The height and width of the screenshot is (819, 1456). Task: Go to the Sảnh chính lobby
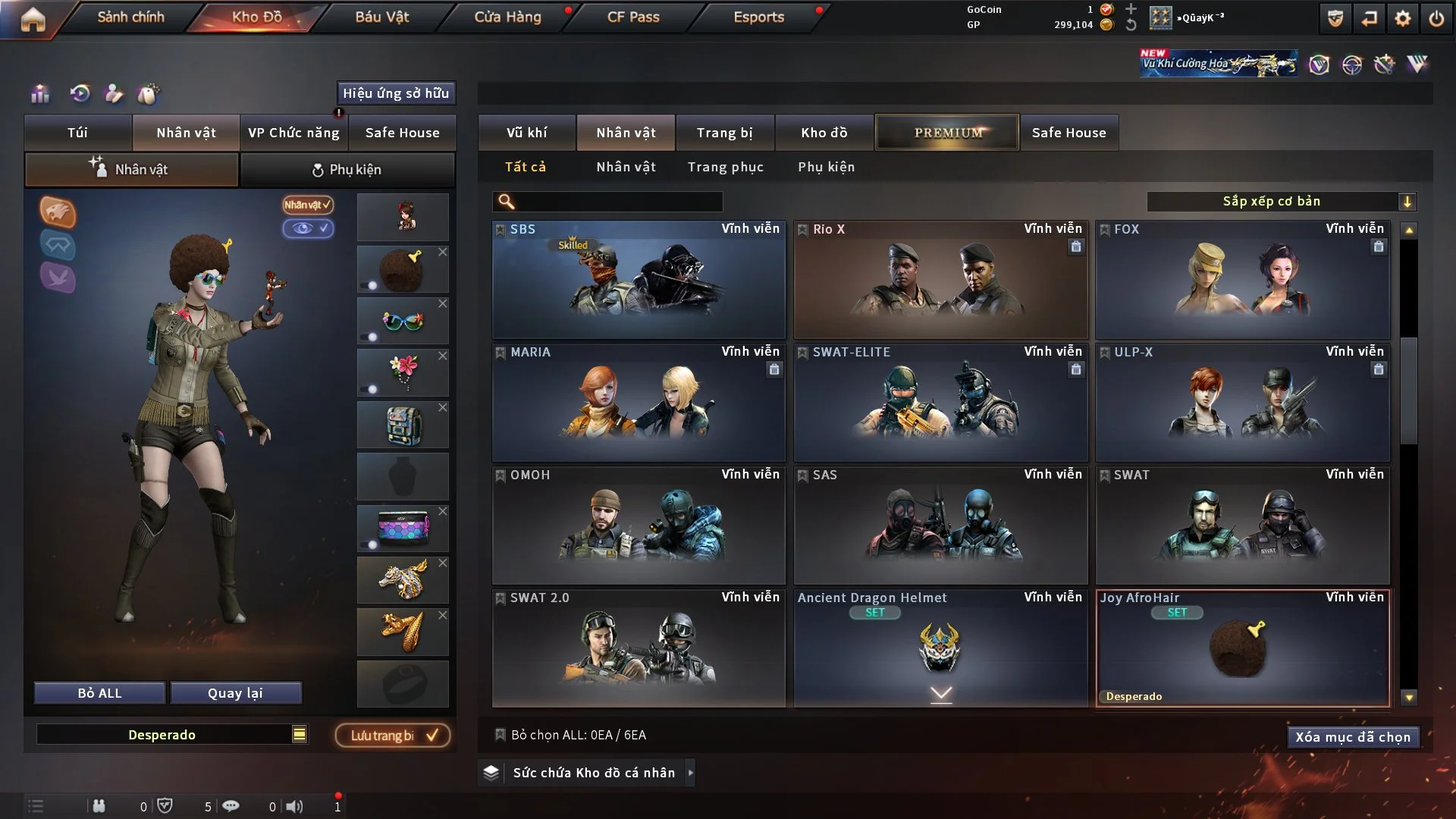tap(130, 17)
